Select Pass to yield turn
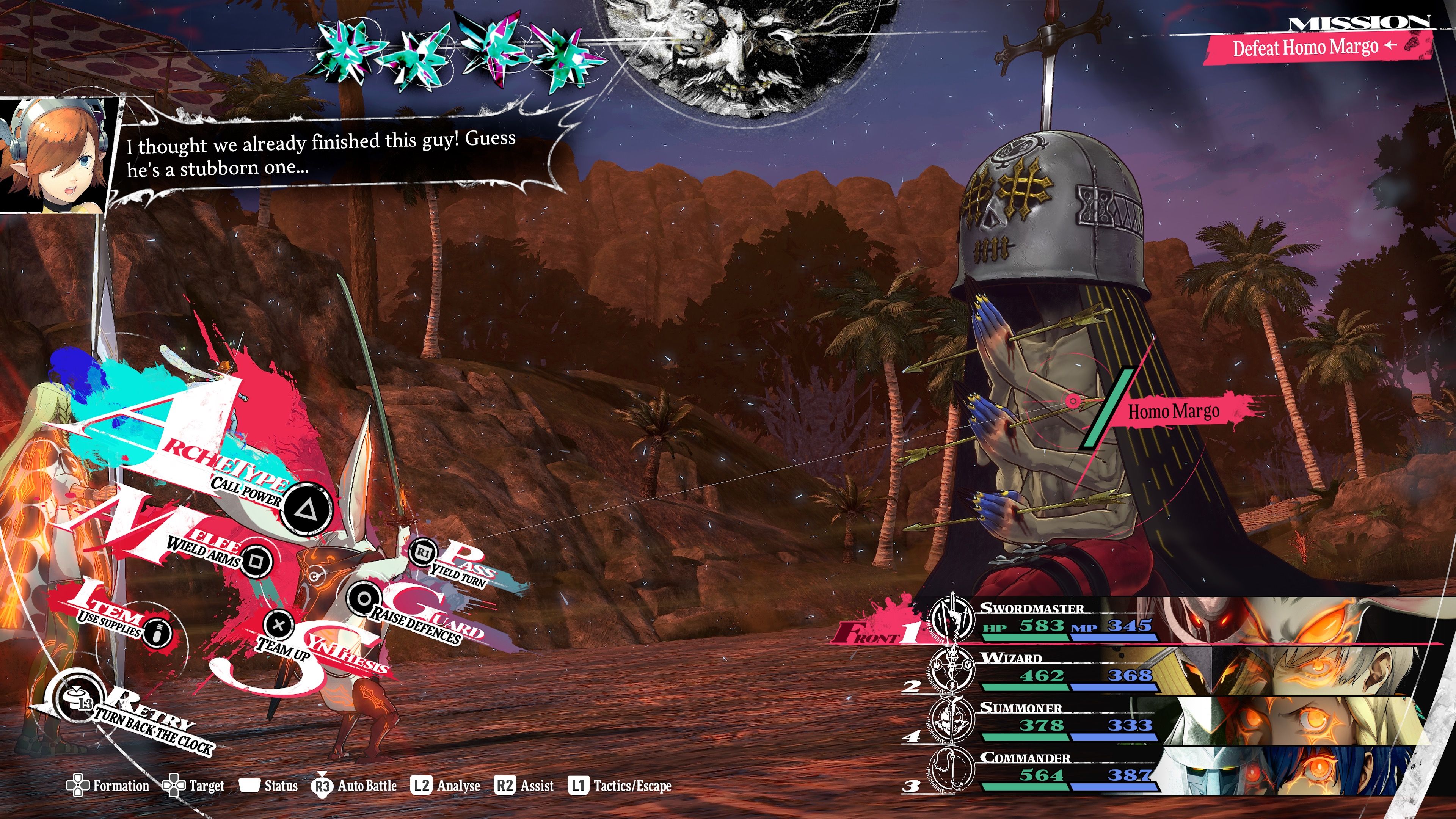This screenshot has height=819, width=1456. pyautogui.click(x=423, y=552)
